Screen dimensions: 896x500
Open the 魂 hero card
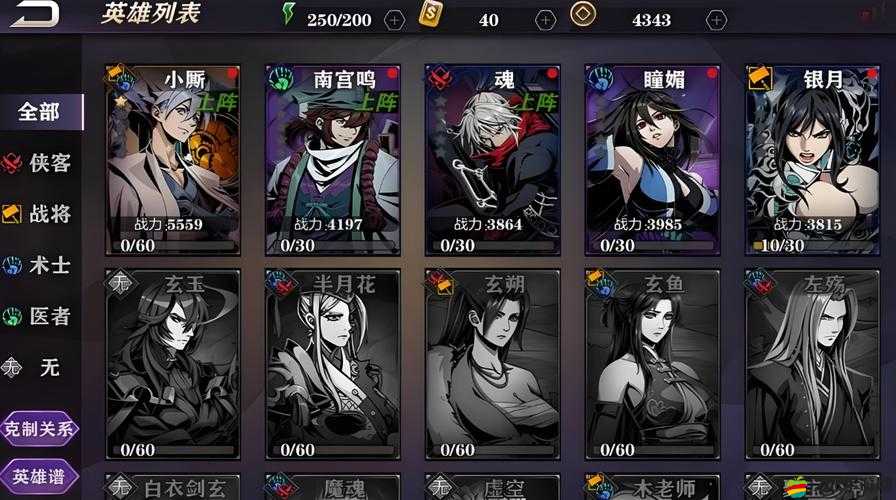pyautogui.click(x=493, y=160)
